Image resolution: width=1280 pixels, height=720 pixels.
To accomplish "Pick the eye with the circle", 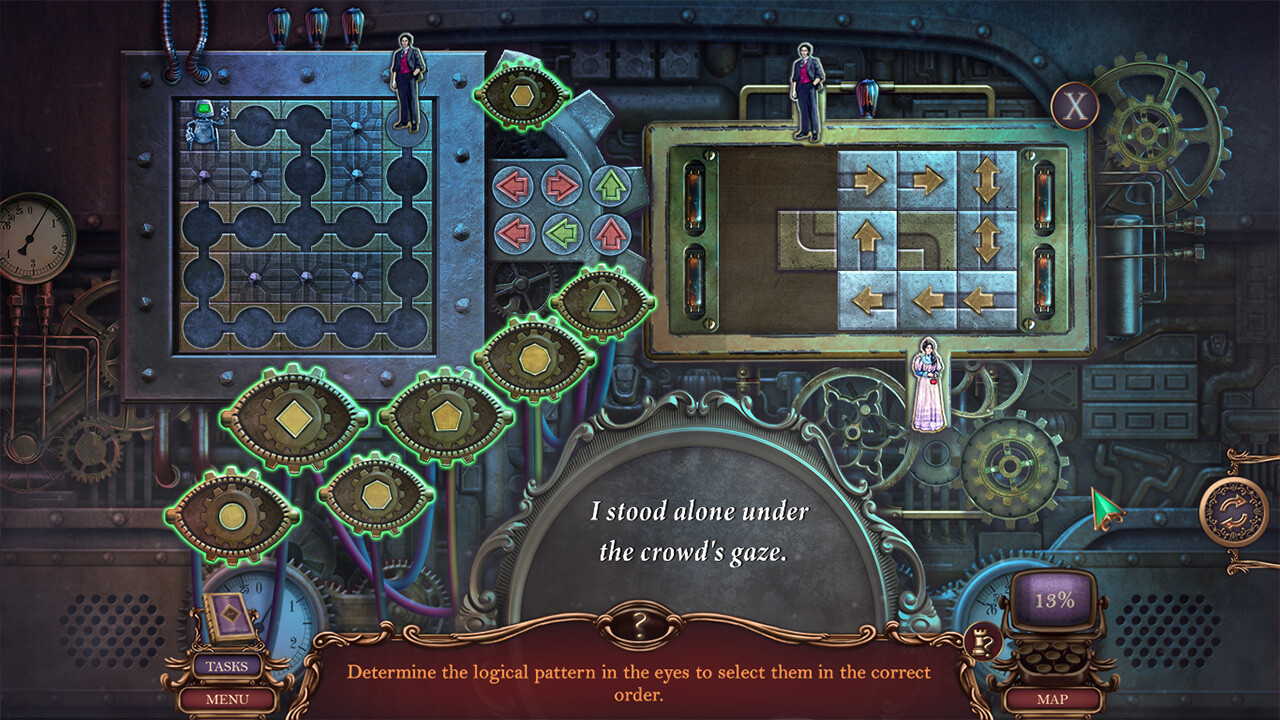I will pos(232,516).
